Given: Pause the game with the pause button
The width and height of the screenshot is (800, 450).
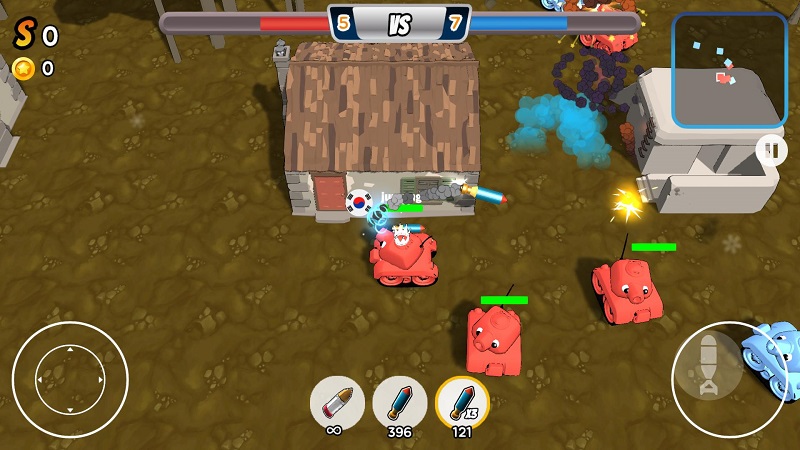Looking at the screenshot, I should pyautogui.click(x=770, y=151).
